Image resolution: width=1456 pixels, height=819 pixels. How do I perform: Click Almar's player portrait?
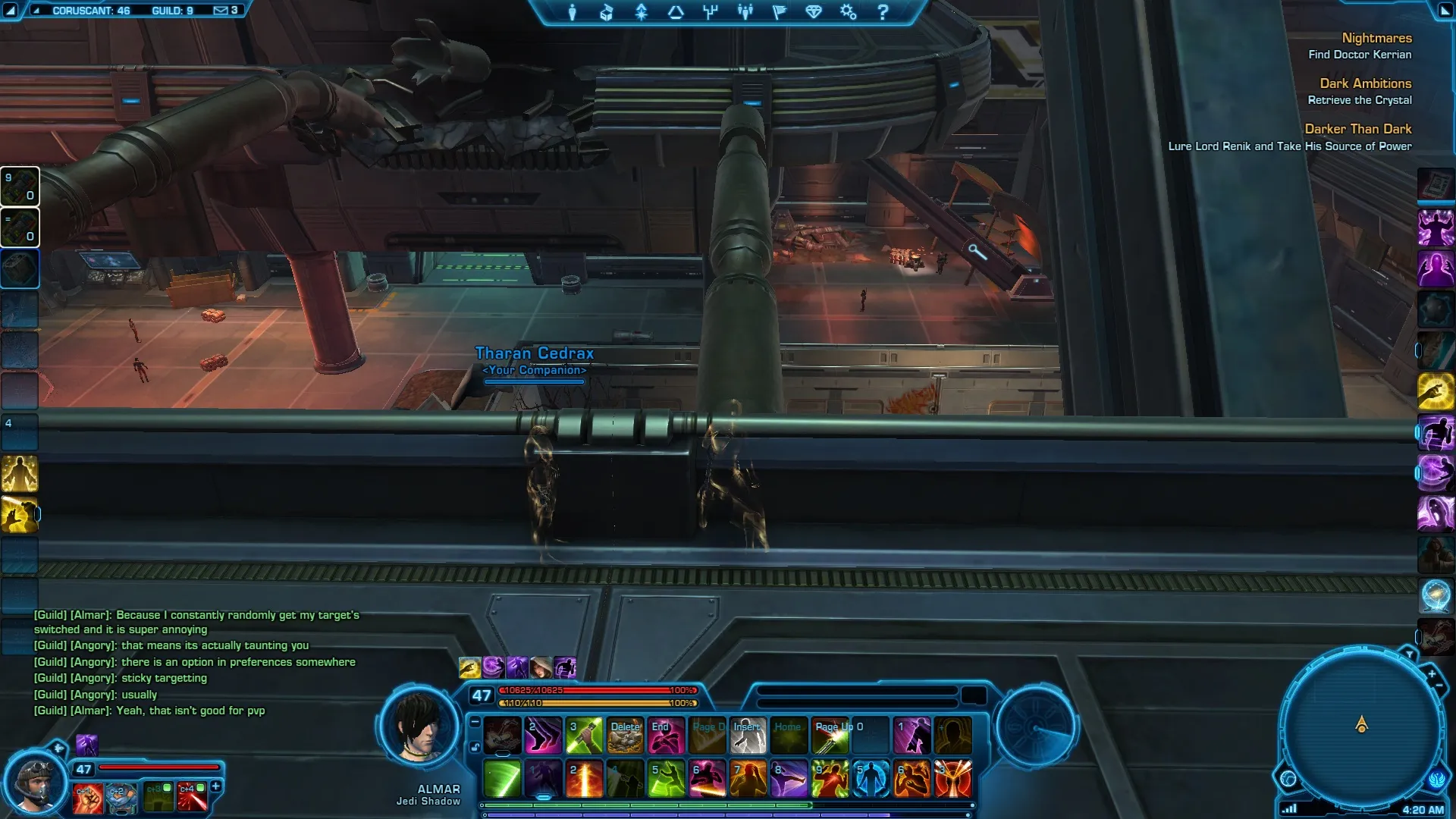419,728
